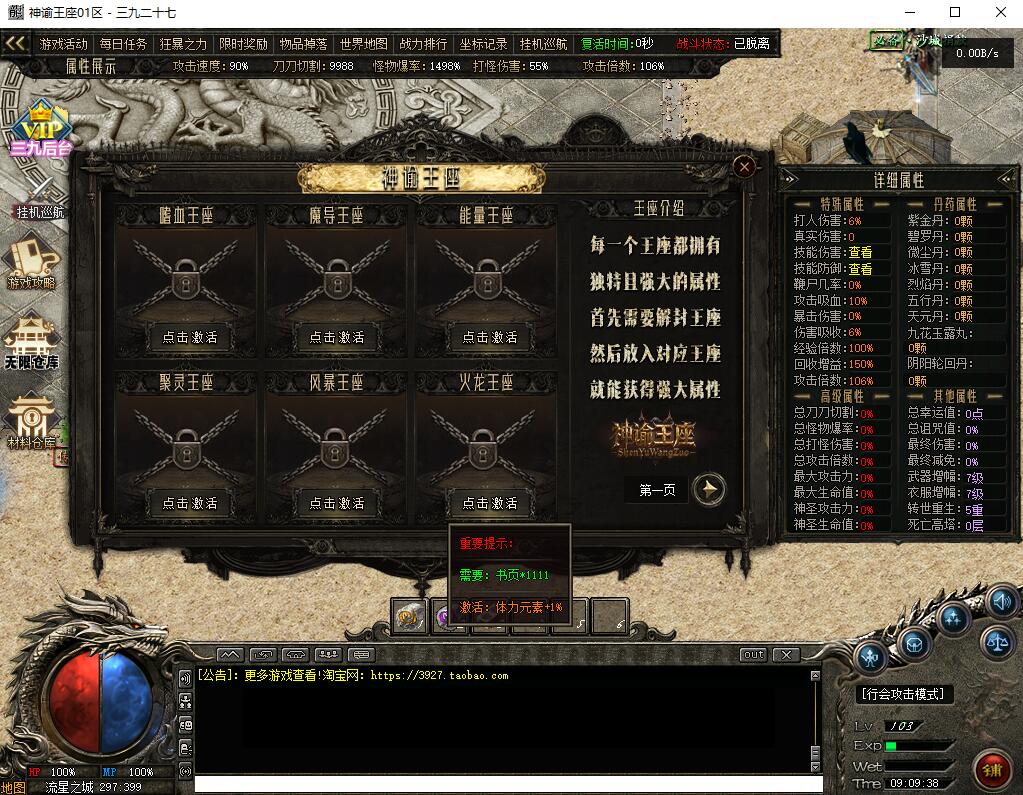Viewport: 1023px width, 795px height.
Task: Click the taobao link in the chat announcement
Action: coord(439,676)
